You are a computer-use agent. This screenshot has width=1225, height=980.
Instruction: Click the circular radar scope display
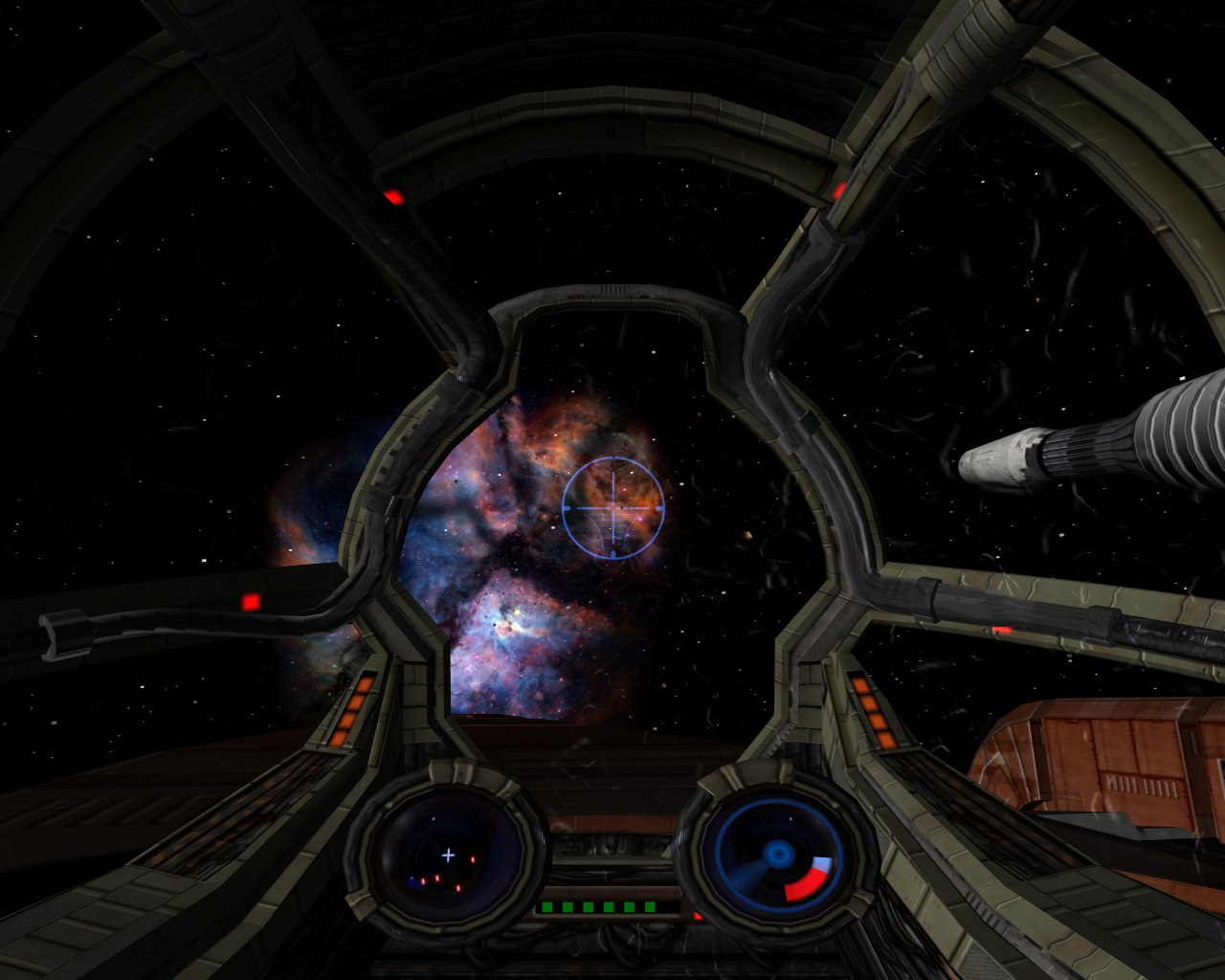pyautogui.click(x=448, y=855)
